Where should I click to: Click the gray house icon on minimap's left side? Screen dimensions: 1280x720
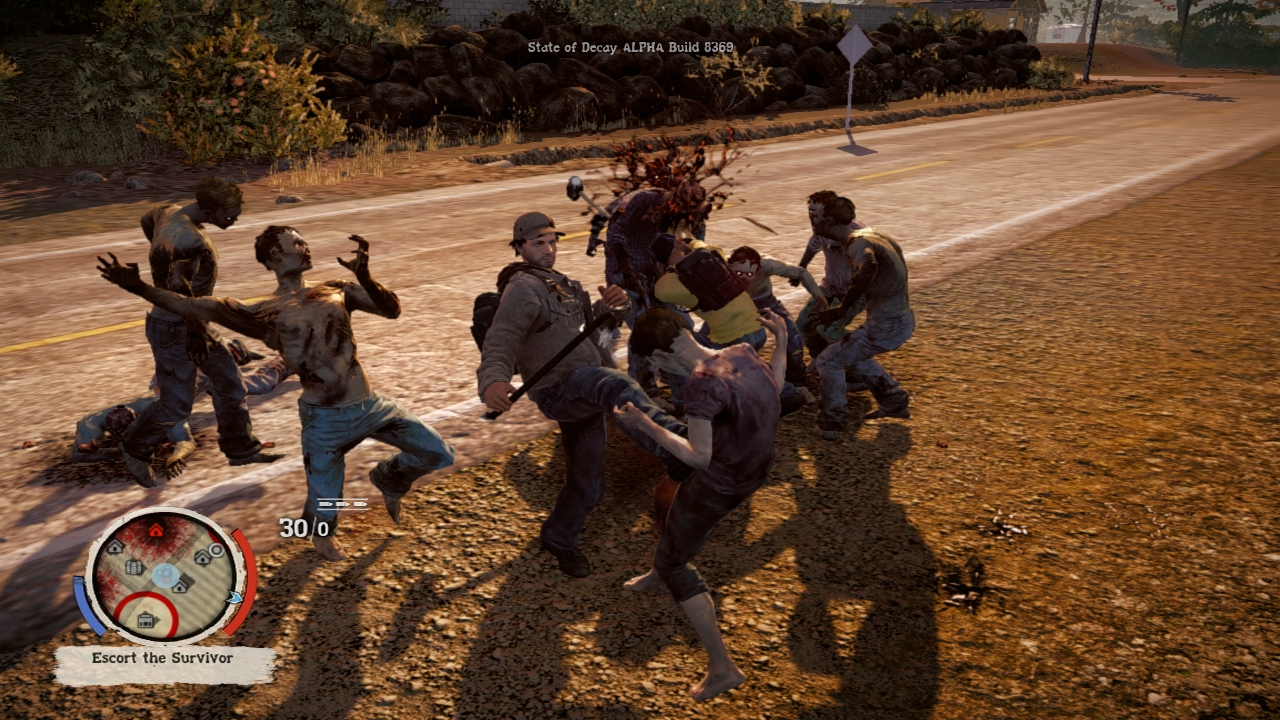(114, 548)
